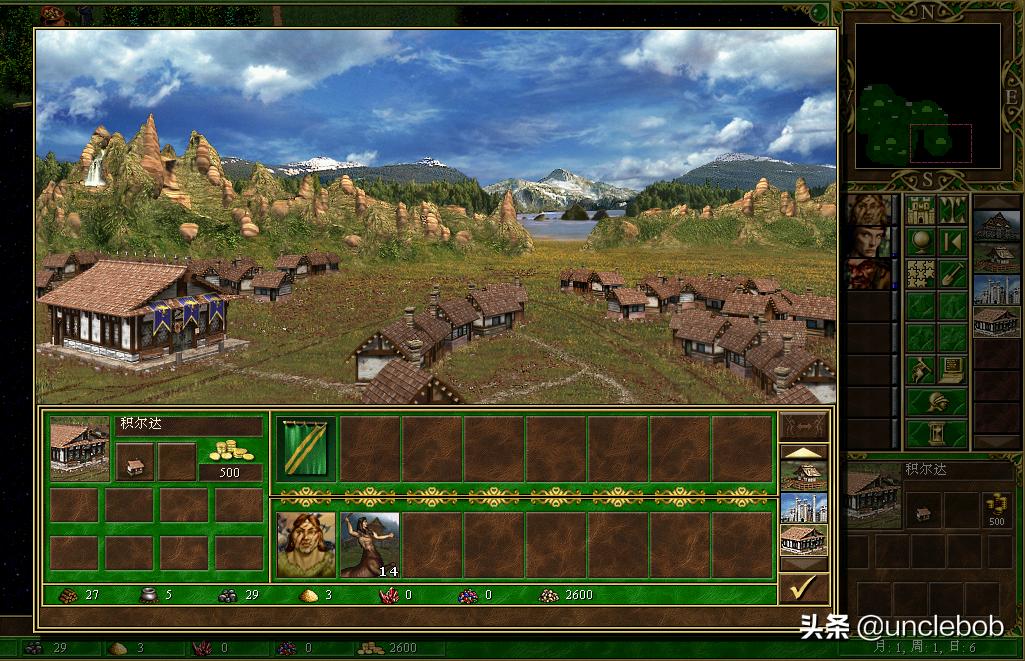Viewport: 1025px width, 661px height.
Task: Exit town with the checkmark button
Action: [x=803, y=588]
